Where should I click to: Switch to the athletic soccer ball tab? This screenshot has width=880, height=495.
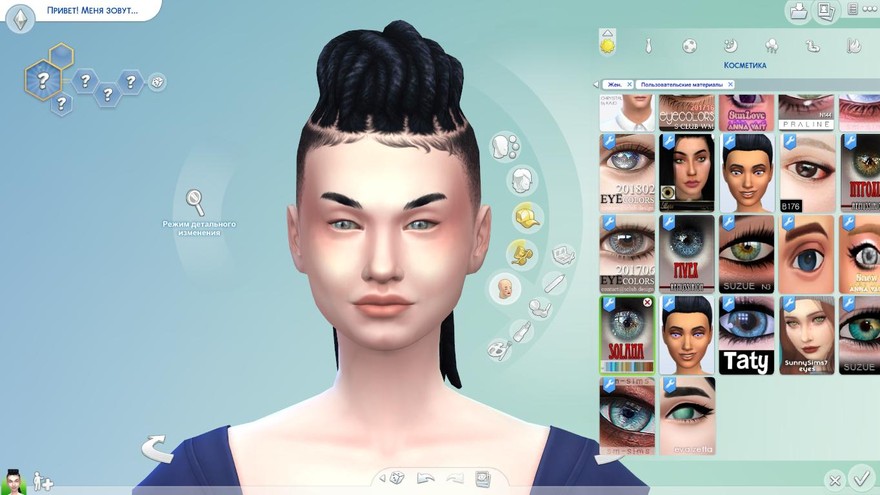(x=689, y=45)
